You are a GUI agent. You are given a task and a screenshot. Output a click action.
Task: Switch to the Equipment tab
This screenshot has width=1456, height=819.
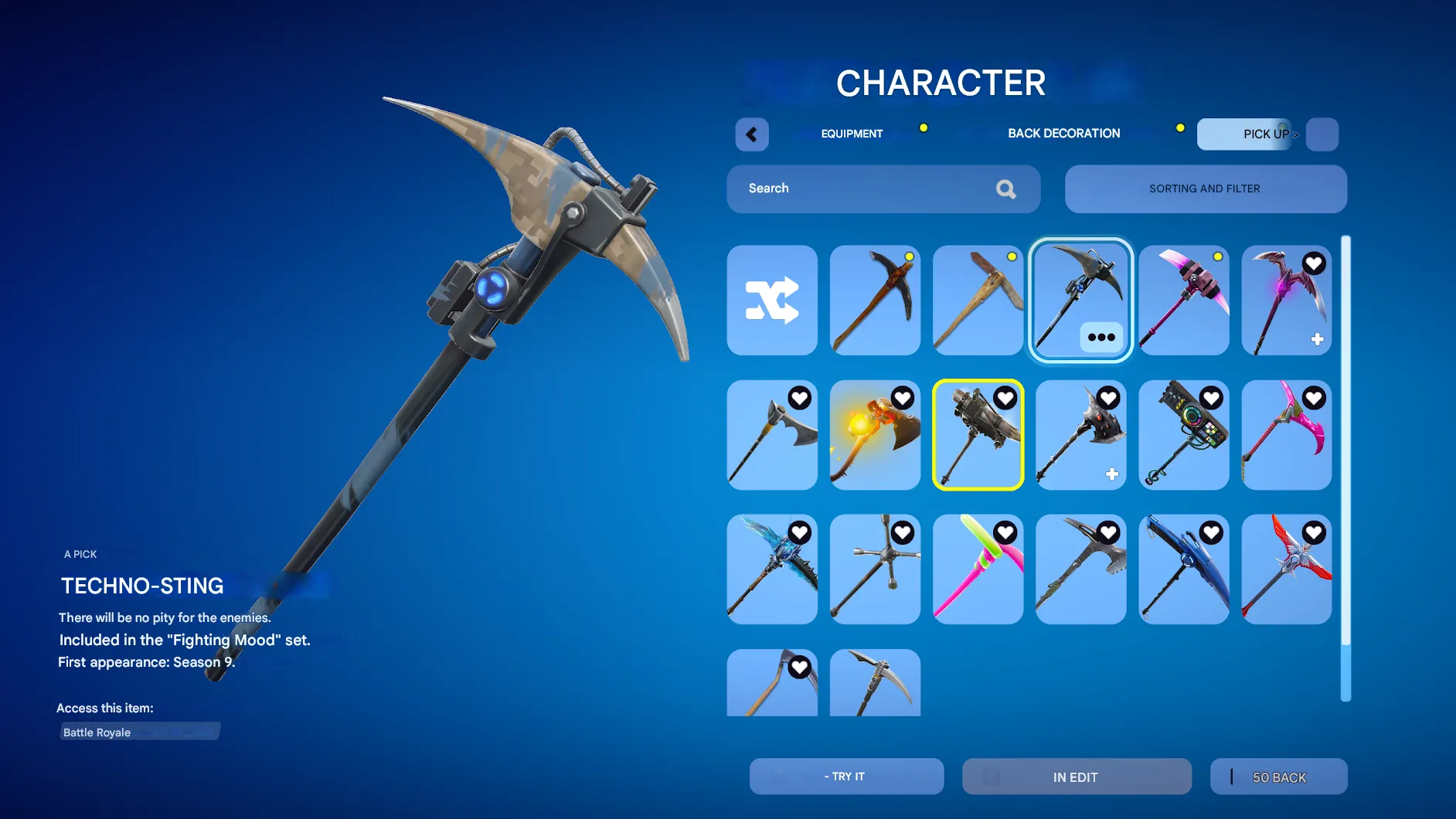pos(852,133)
